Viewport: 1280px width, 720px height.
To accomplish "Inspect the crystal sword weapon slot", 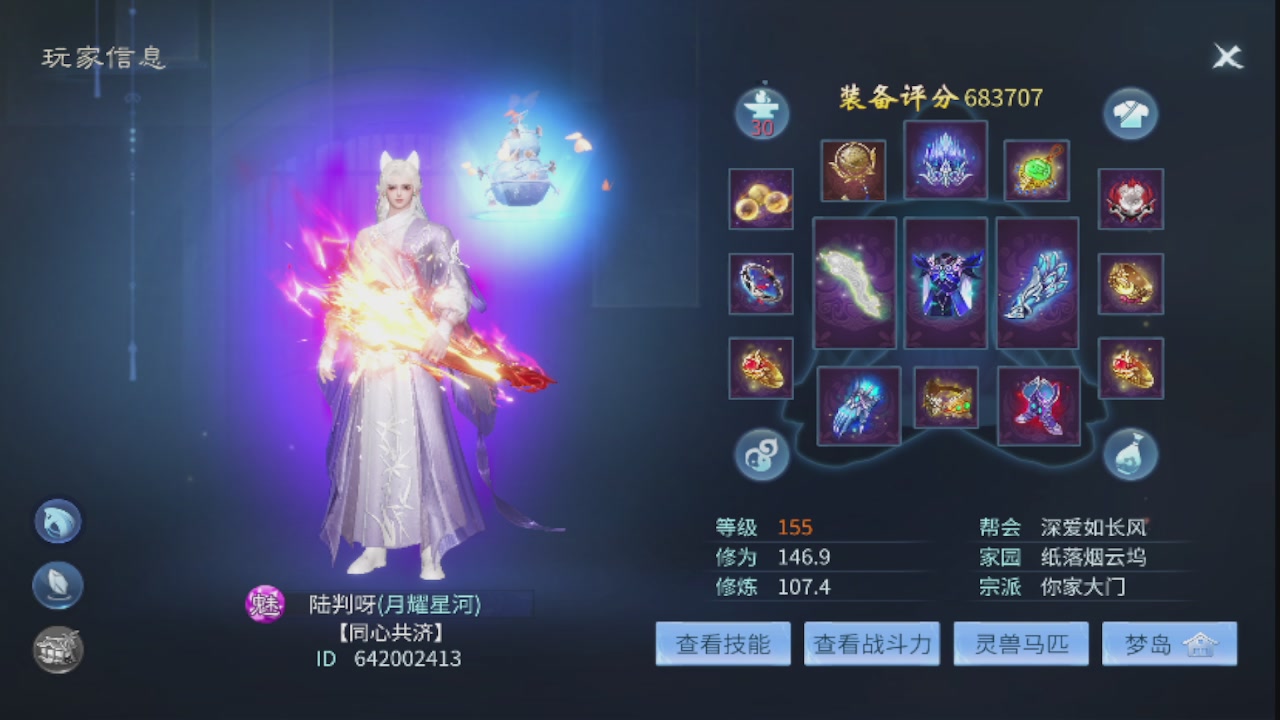I will (x=1038, y=283).
